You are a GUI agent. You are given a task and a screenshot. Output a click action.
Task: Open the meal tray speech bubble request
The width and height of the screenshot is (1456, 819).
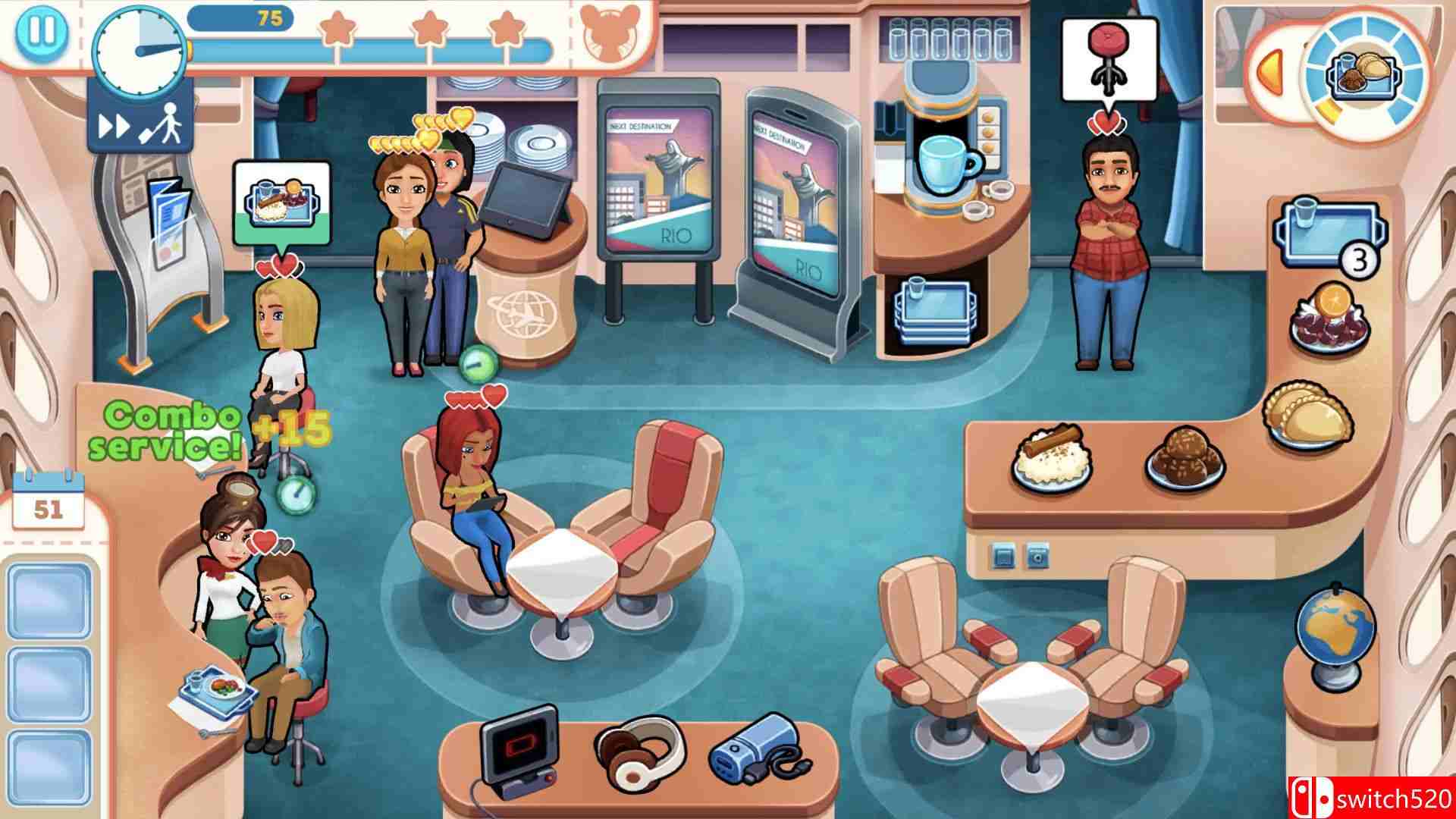(281, 201)
